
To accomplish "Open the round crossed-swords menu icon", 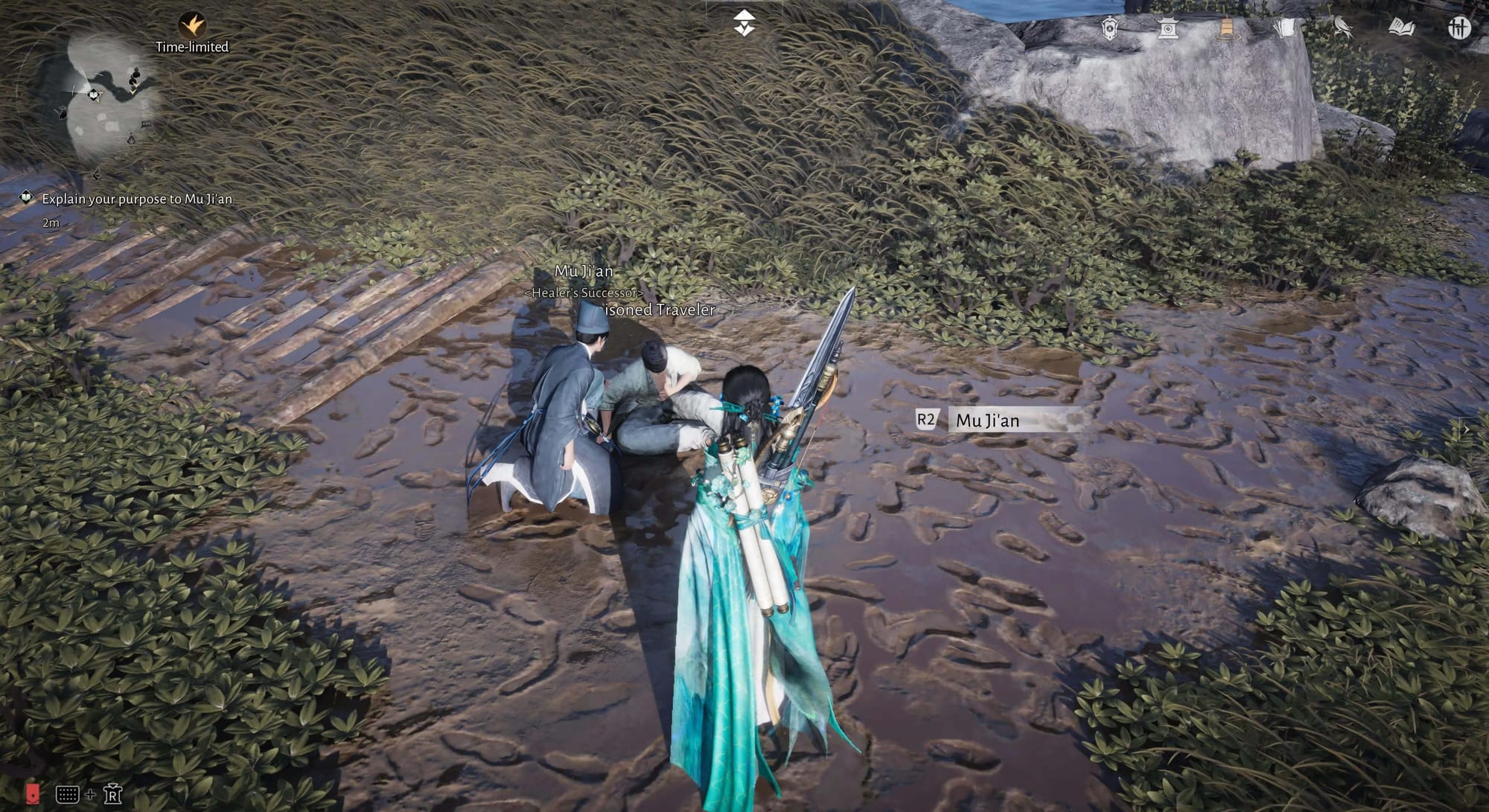I will 1459,28.
